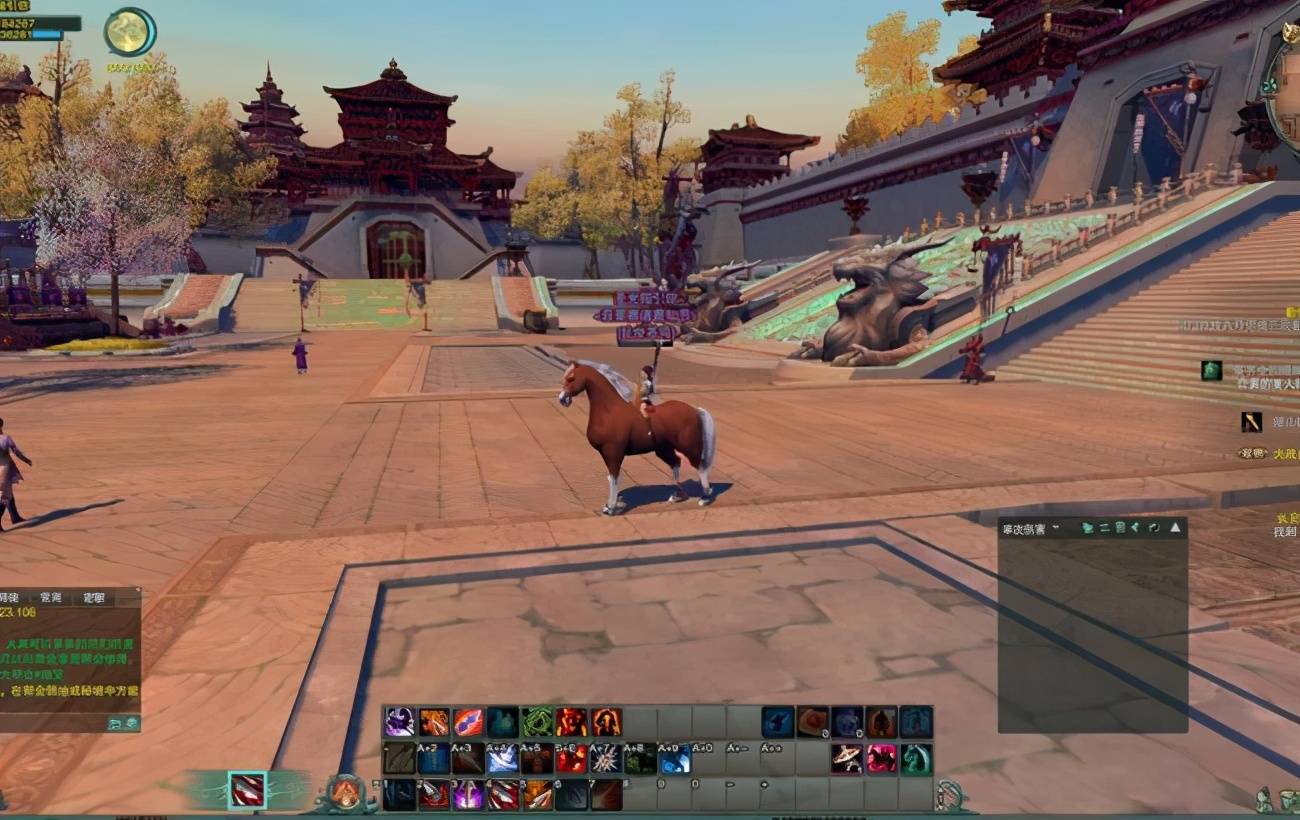Screen dimensions: 1300x820
Task: Reset the damage meter with the circular arrow
Action: point(1154,527)
